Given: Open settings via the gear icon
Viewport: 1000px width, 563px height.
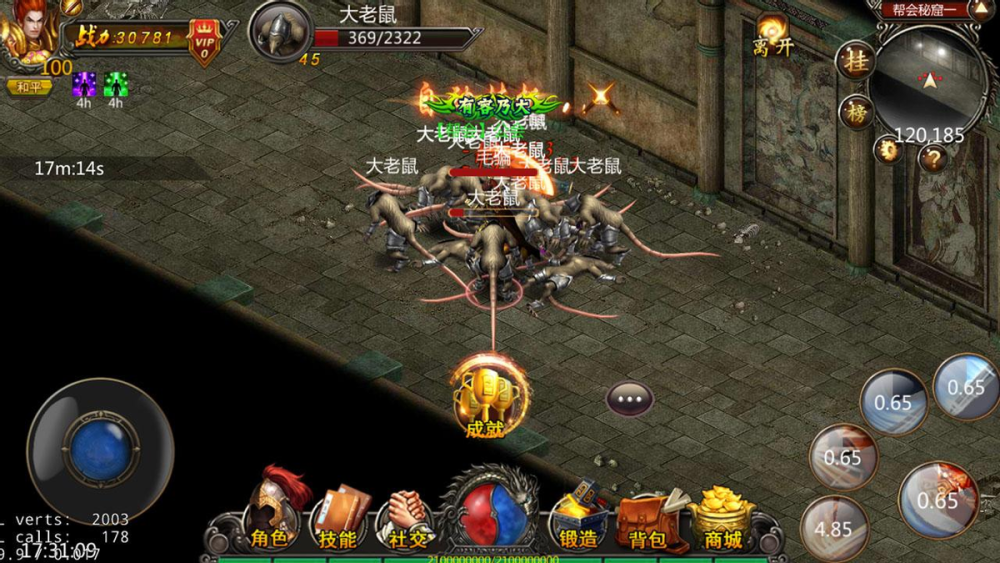Looking at the screenshot, I should (888, 151).
